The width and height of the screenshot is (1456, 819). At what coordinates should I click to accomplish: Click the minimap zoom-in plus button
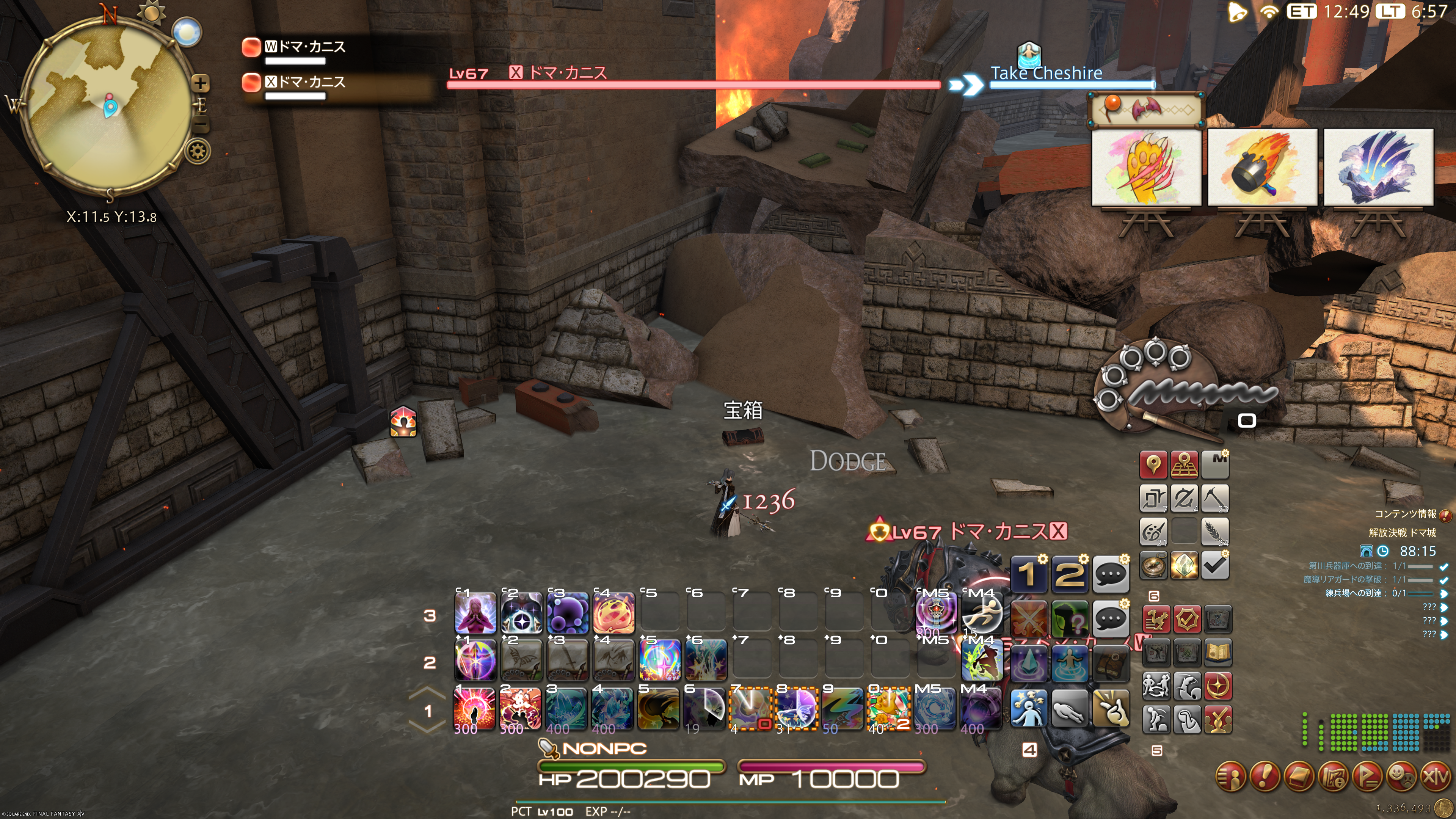pos(200,84)
